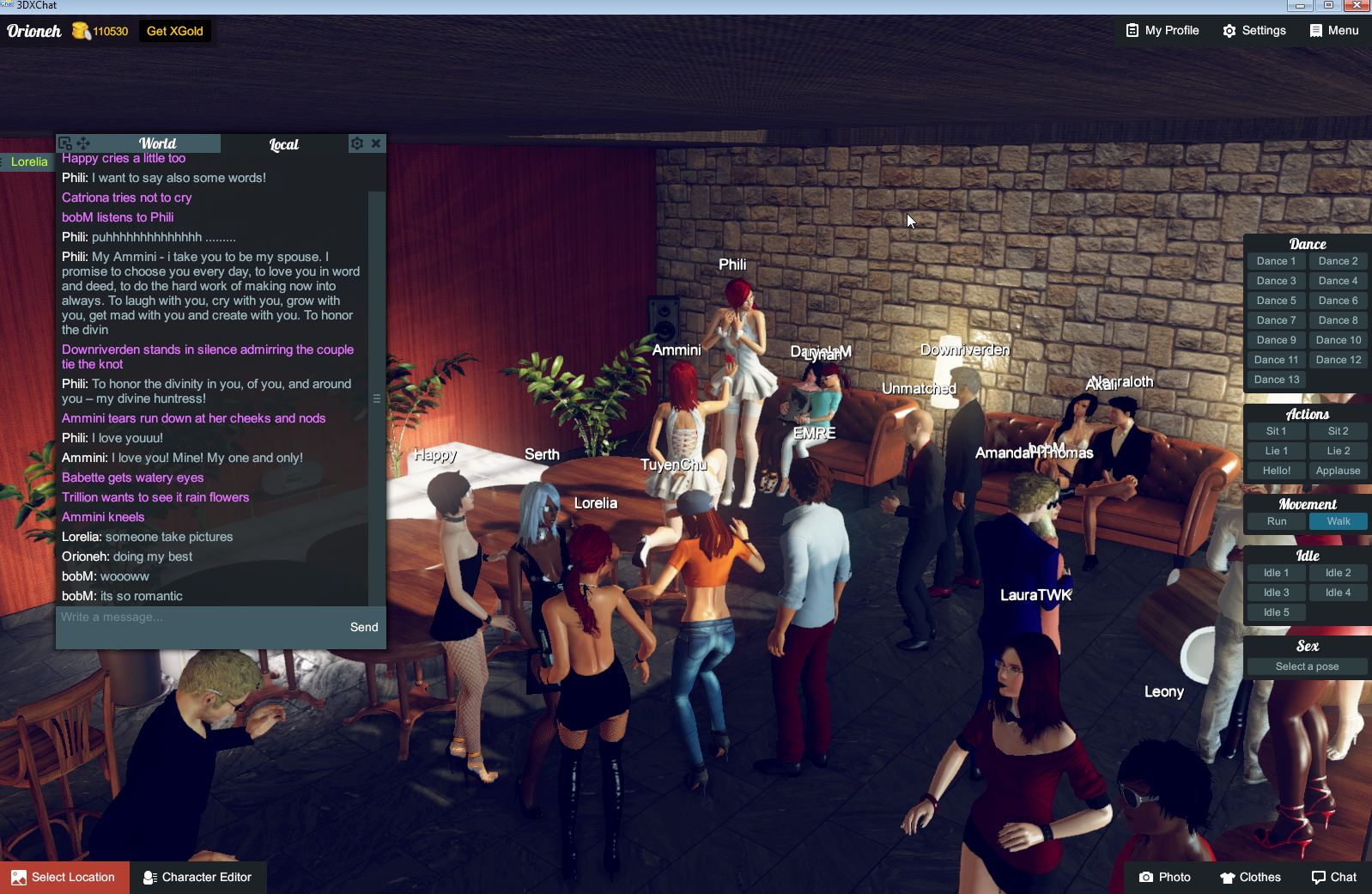Open chat window settings with its gear icon

[x=357, y=143]
